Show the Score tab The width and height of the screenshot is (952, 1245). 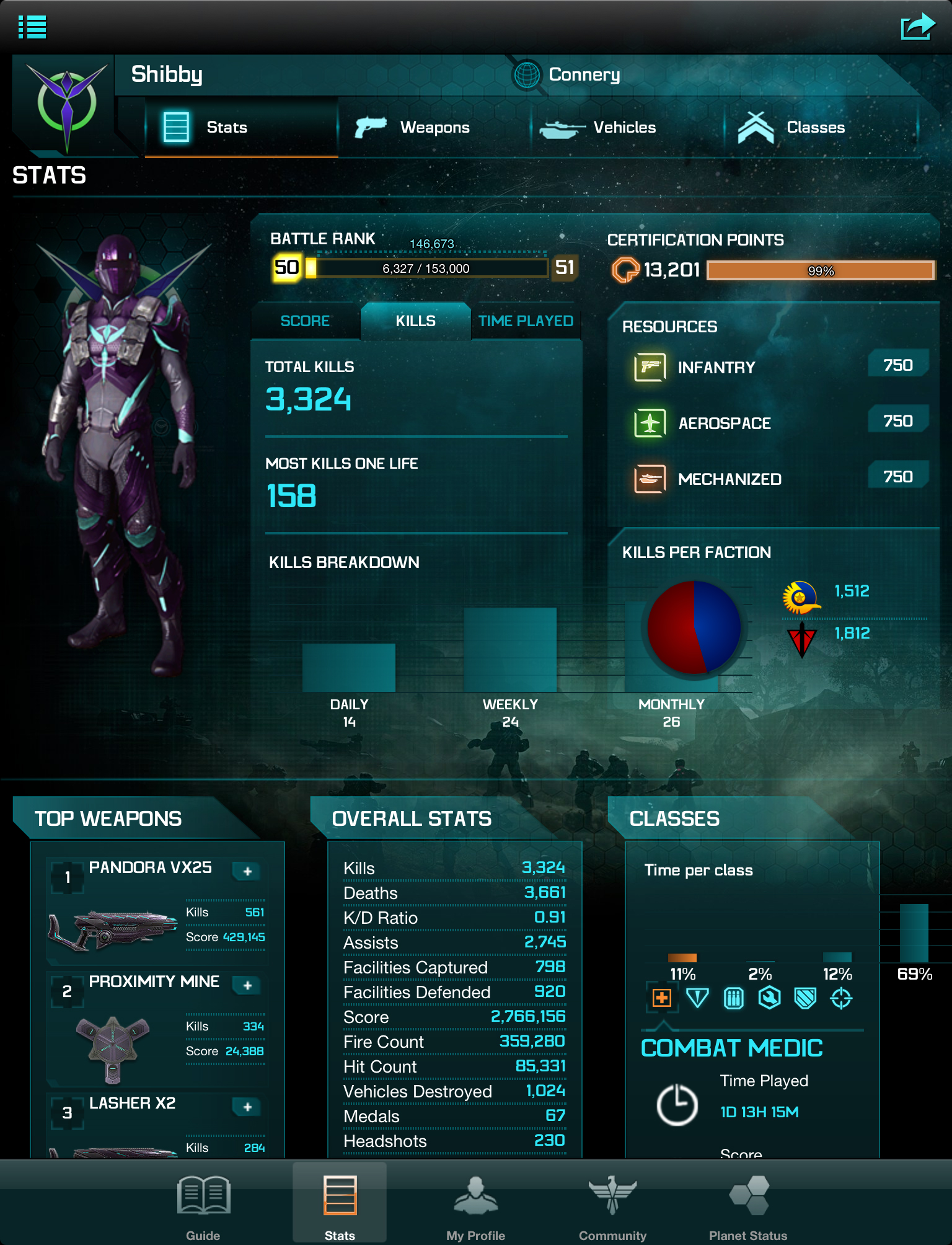(x=305, y=321)
